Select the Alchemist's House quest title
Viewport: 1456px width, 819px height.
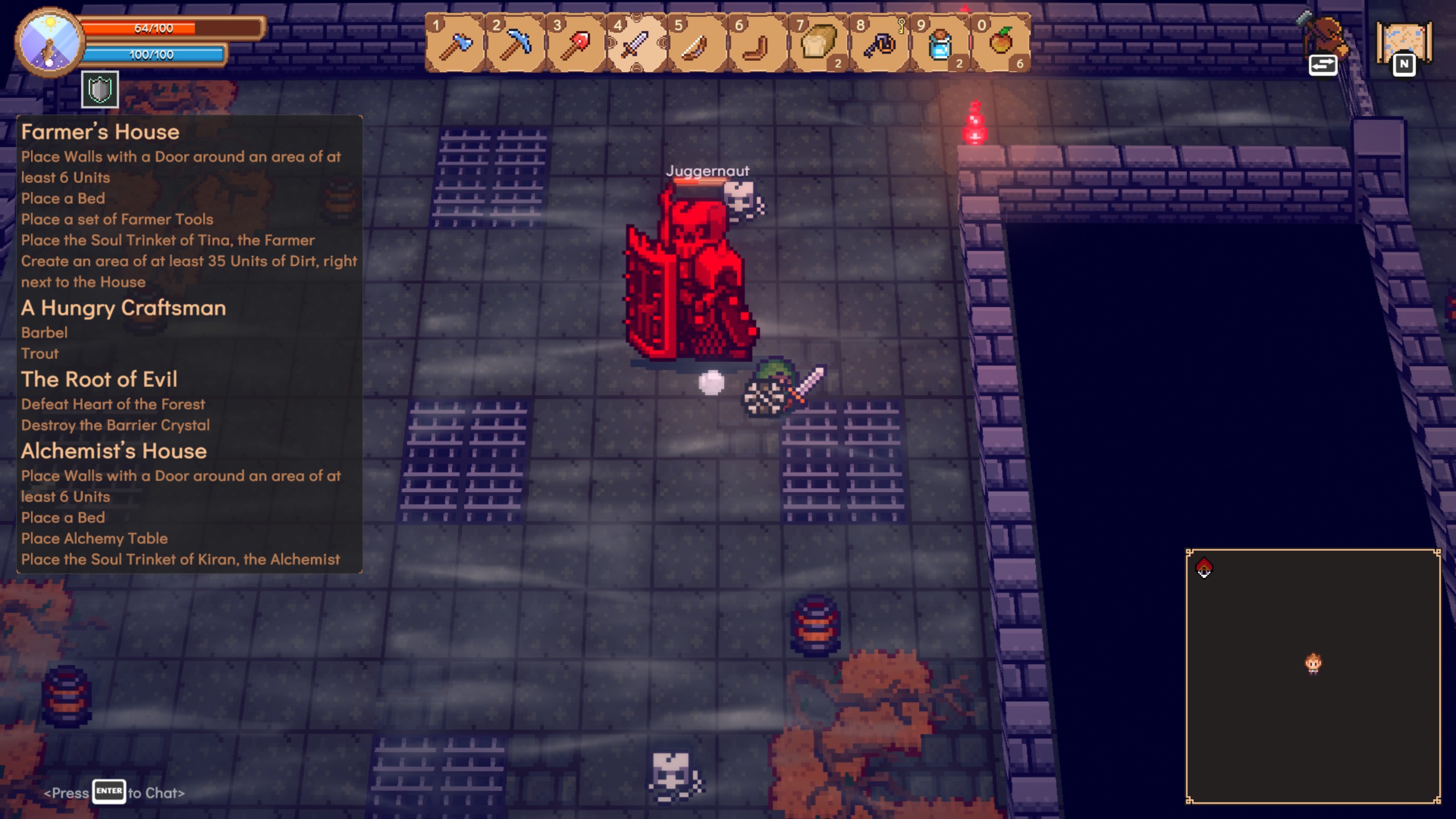coord(114,451)
